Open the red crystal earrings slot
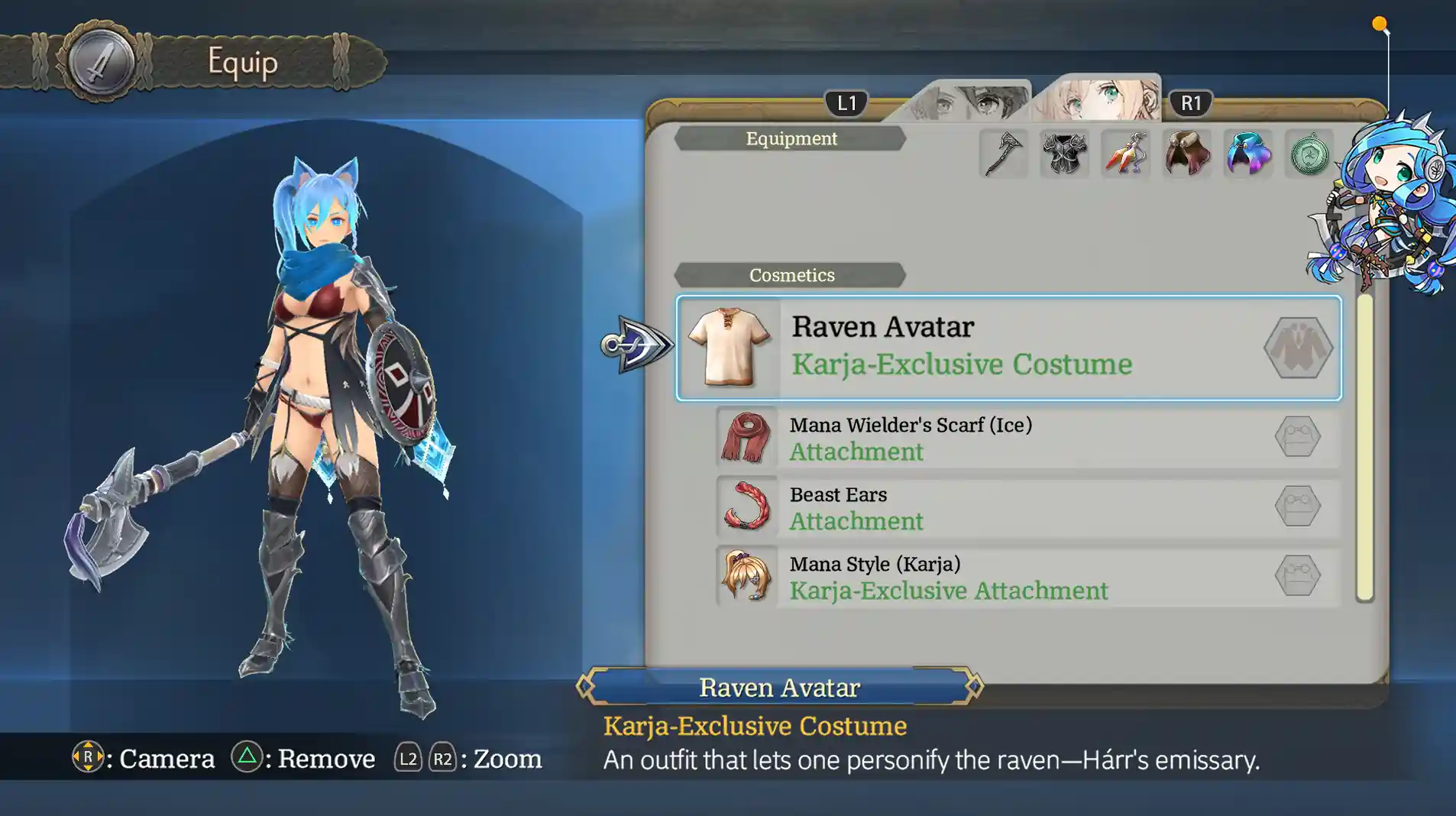The height and width of the screenshot is (816, 1456). pos(1125,154)
